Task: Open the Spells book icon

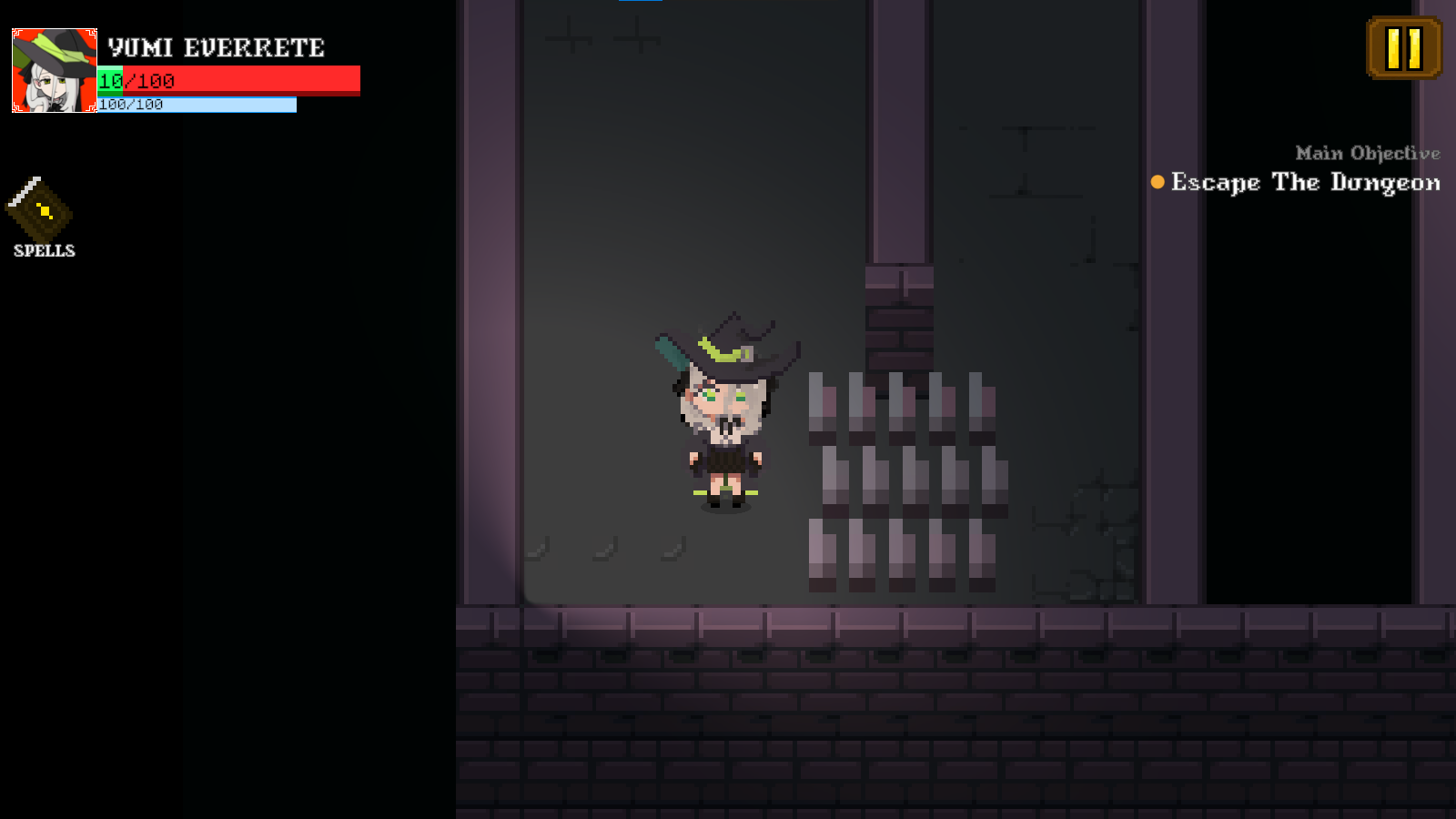Action: point(41,211)
